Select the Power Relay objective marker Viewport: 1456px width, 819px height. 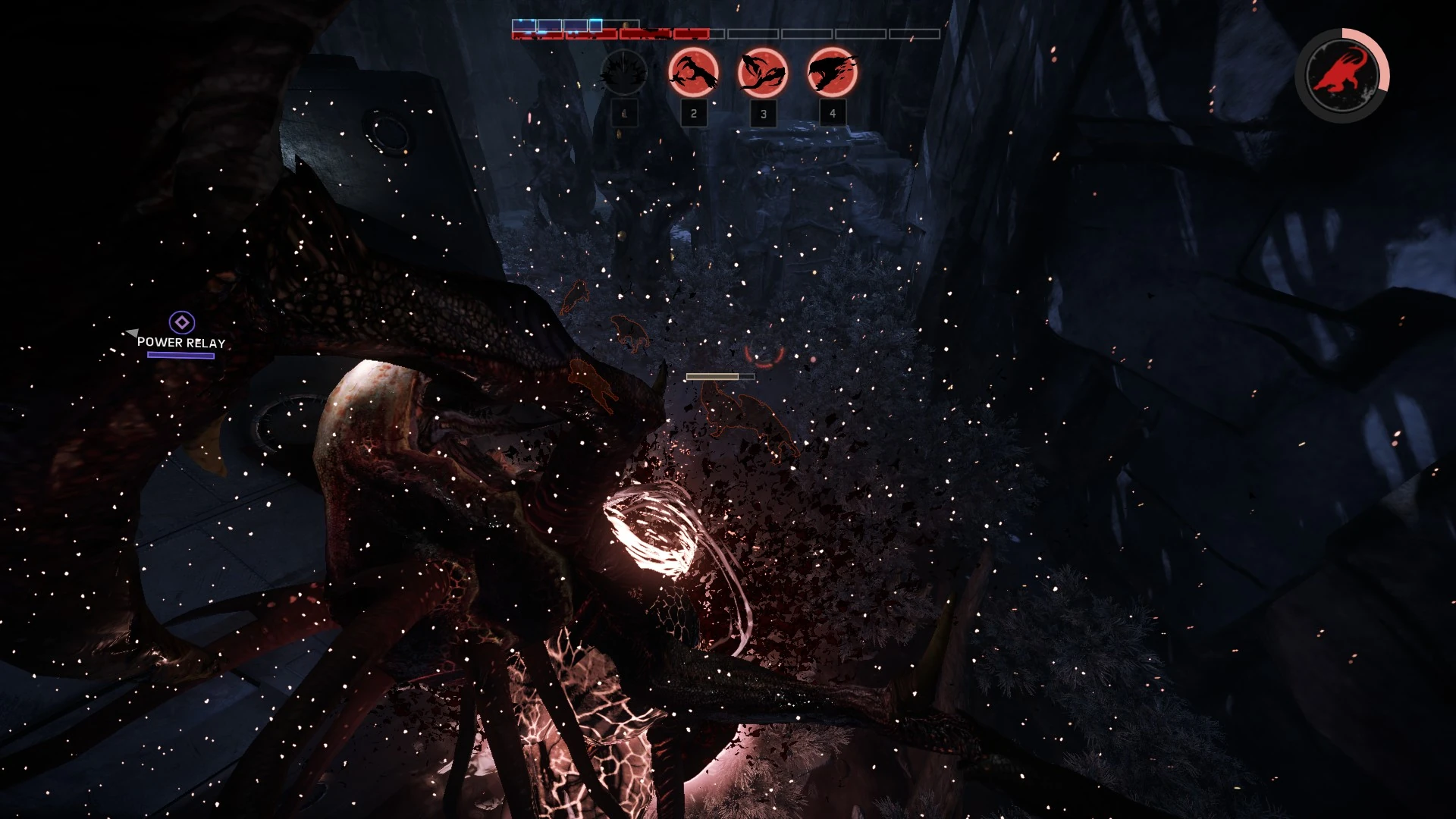[x=181, y=323]
